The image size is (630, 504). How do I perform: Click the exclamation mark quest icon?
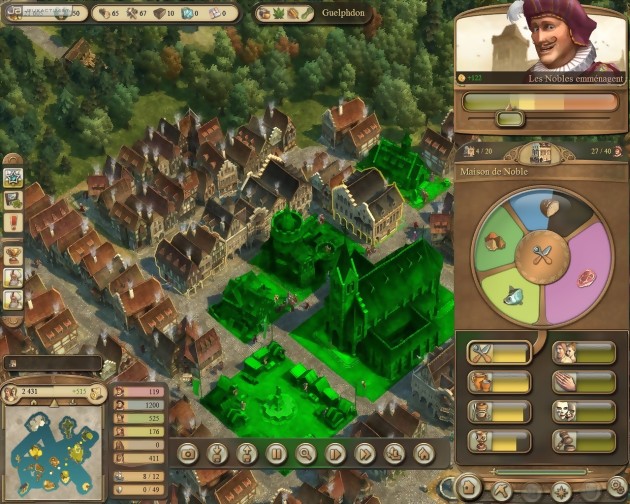(x=14, y=222)
